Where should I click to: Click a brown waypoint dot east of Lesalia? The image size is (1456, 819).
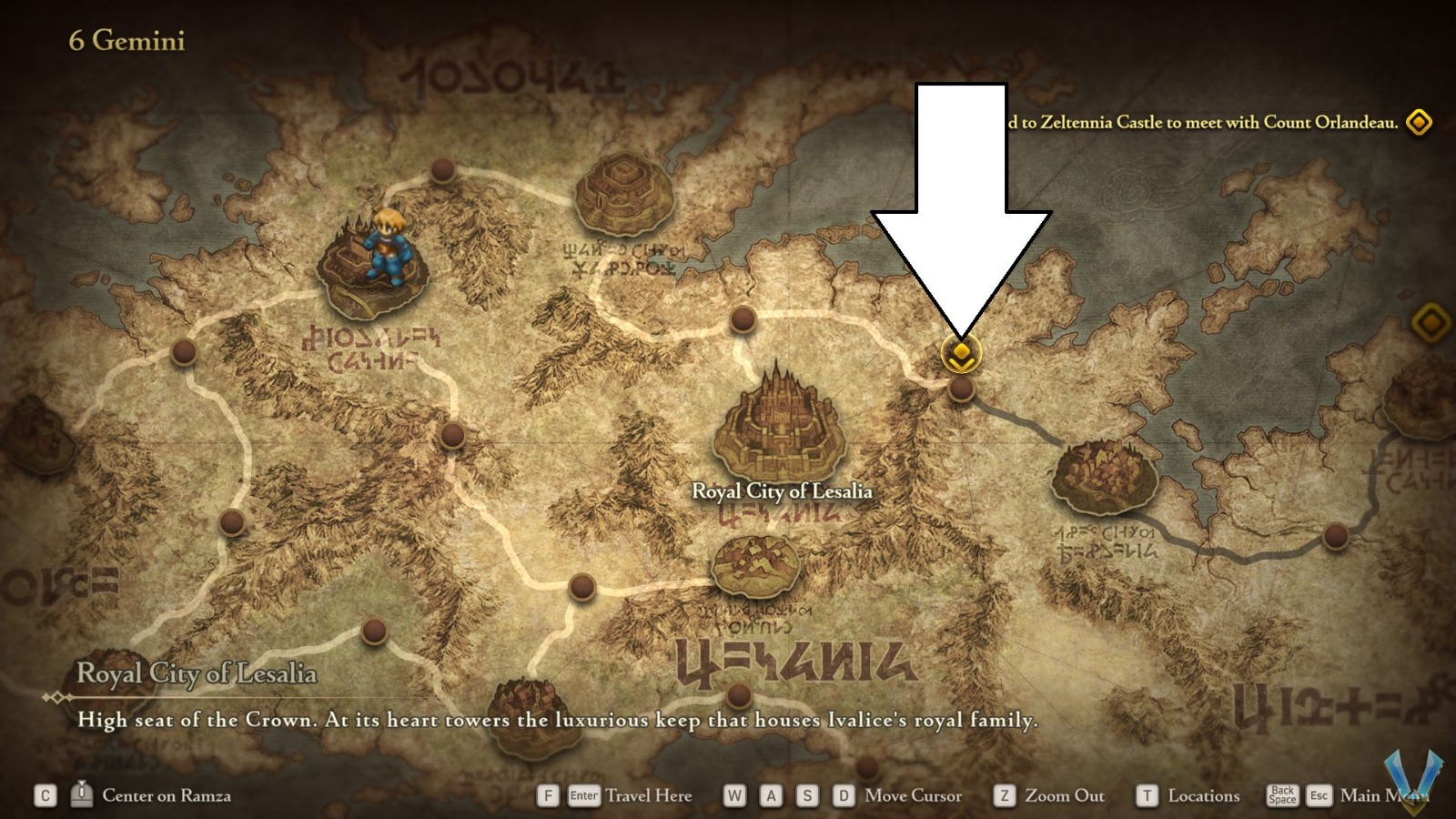point(963,389)
